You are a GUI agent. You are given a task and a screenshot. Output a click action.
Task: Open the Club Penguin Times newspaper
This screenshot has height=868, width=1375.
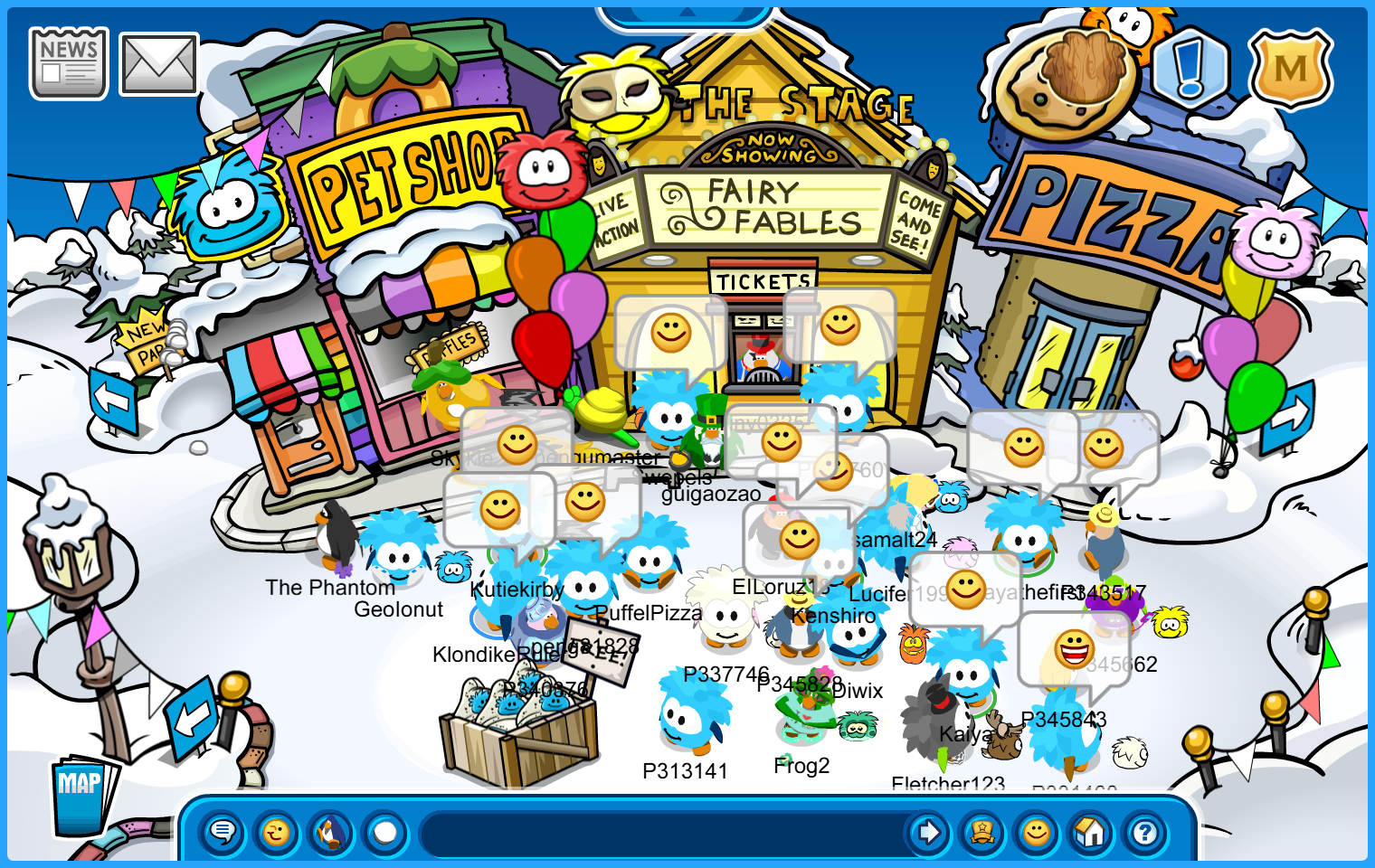coord(68,61)
